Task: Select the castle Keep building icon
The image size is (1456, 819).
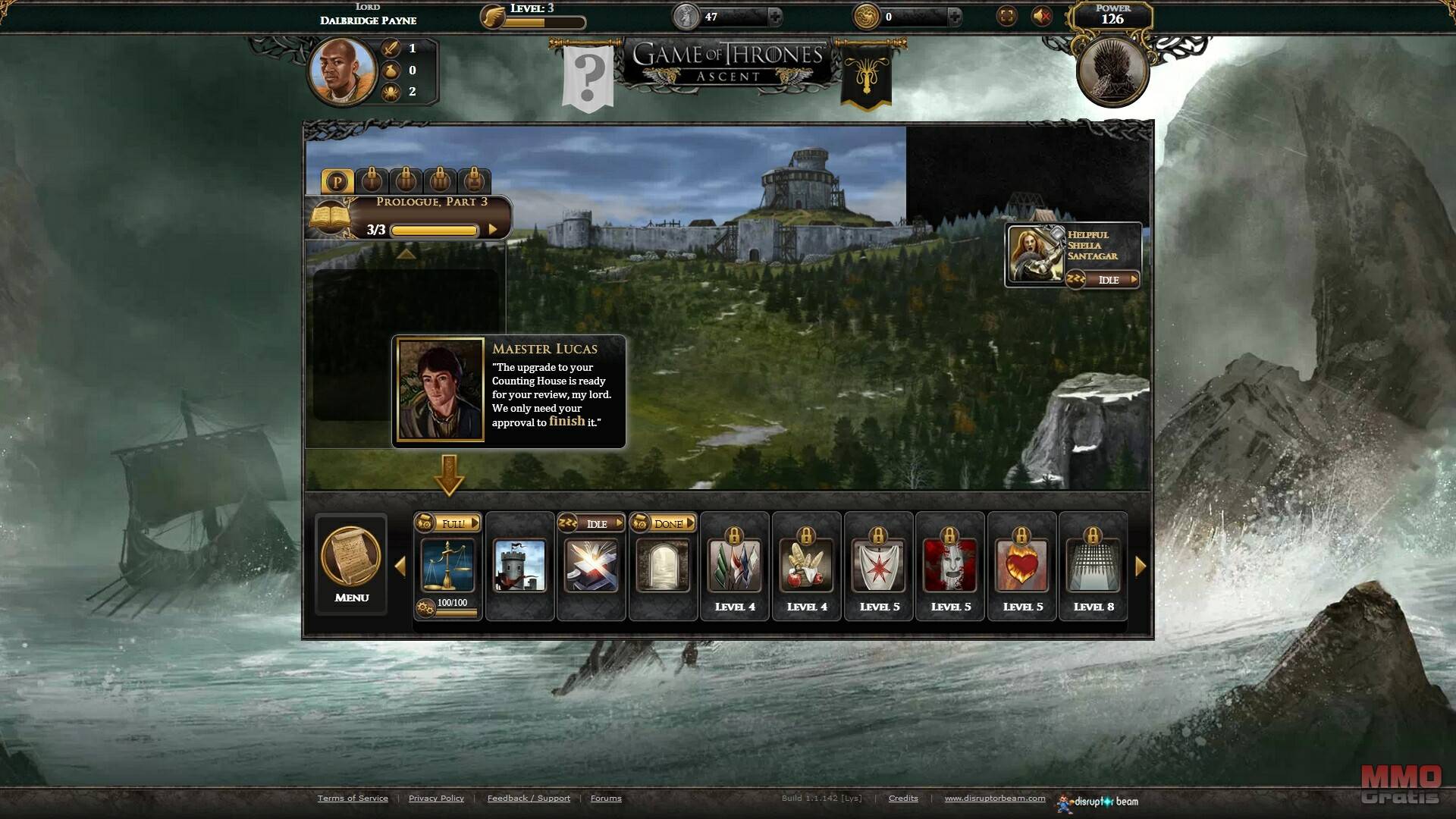Action: (519, 566)
